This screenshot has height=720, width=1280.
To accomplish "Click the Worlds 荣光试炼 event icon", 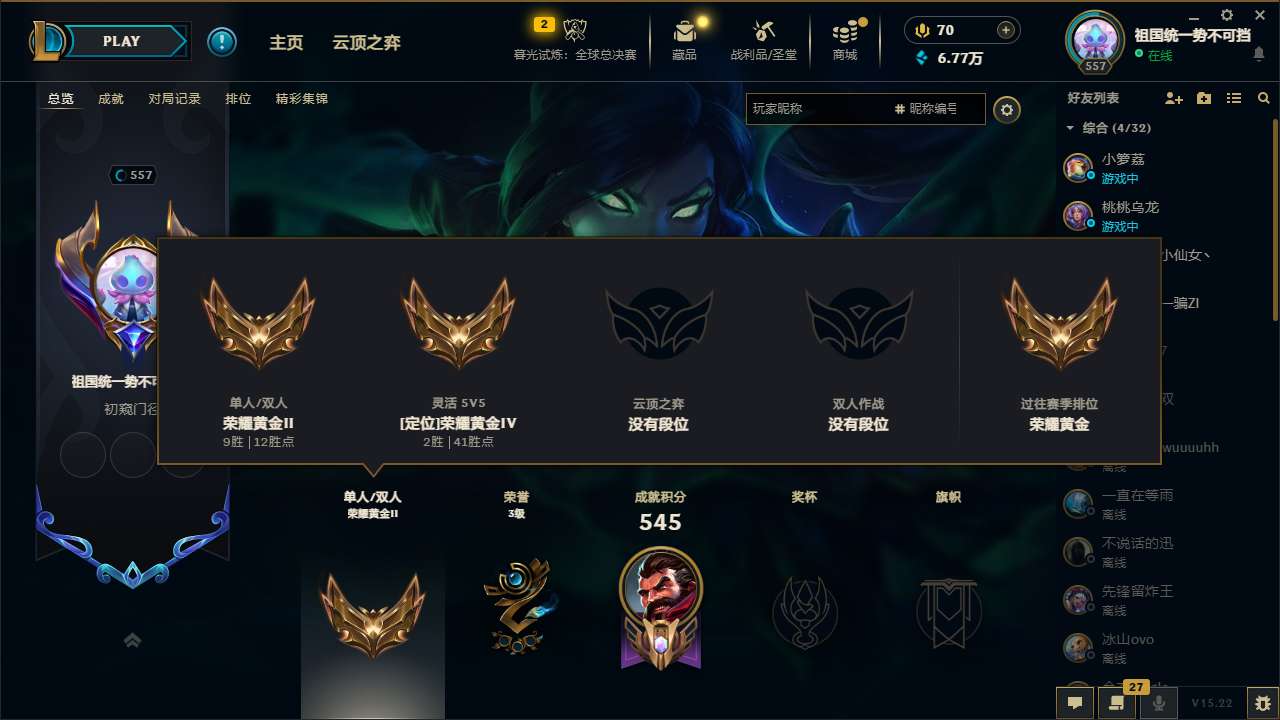I will point(573,30).
